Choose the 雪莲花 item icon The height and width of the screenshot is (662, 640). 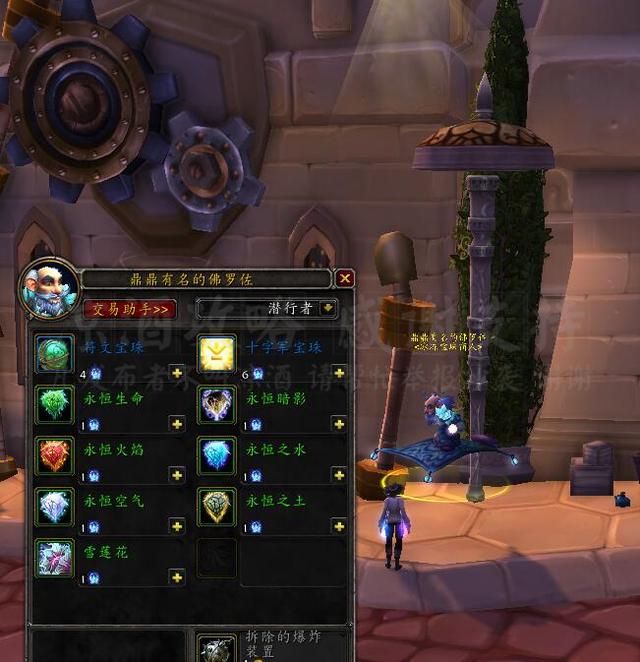[x=54, y=558]
